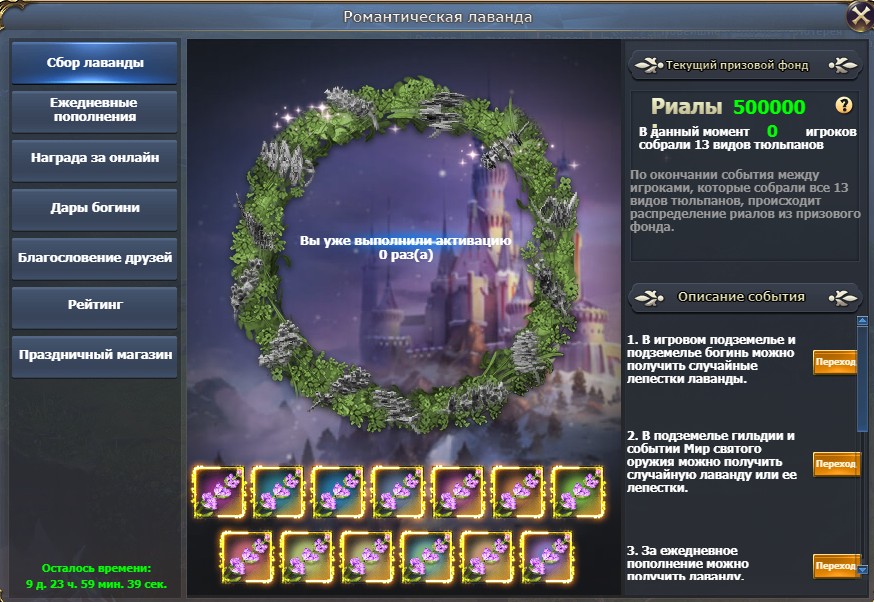This screenshot has width=874, height=602.
Task: Open the Ежедневные пополнения tab
Action: (95, 111)
